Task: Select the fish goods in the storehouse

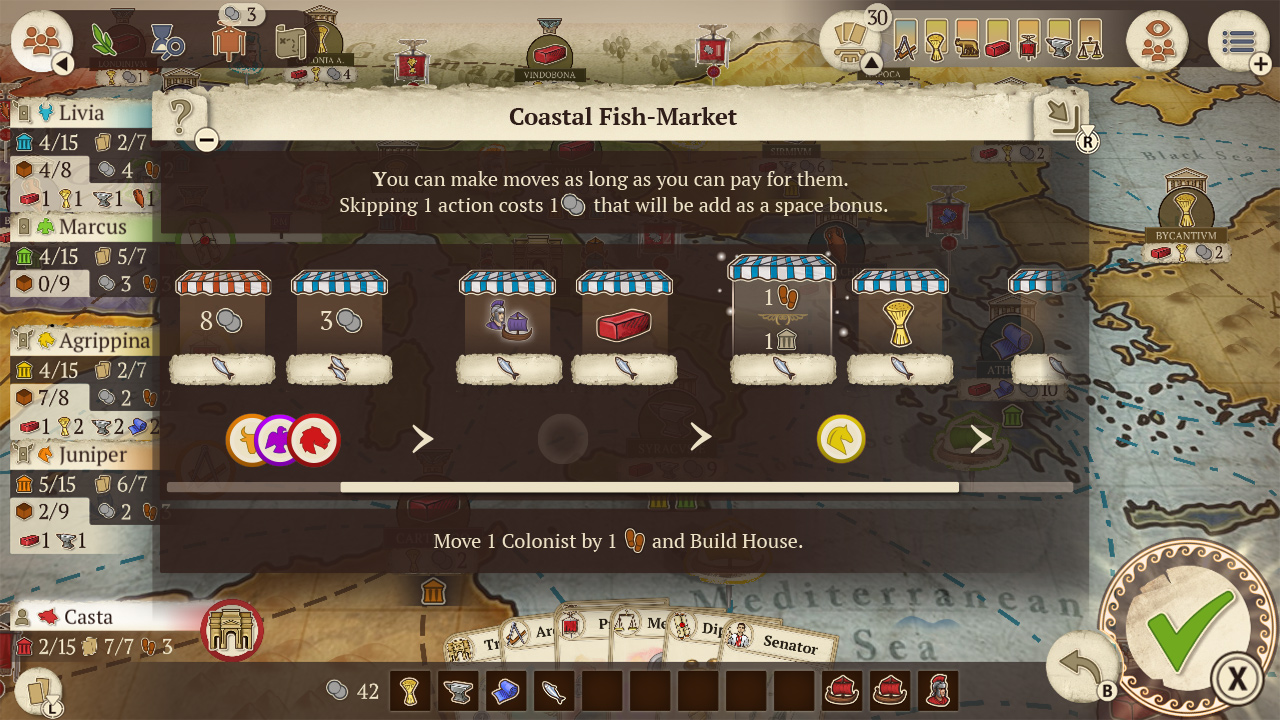Action: 553,691
